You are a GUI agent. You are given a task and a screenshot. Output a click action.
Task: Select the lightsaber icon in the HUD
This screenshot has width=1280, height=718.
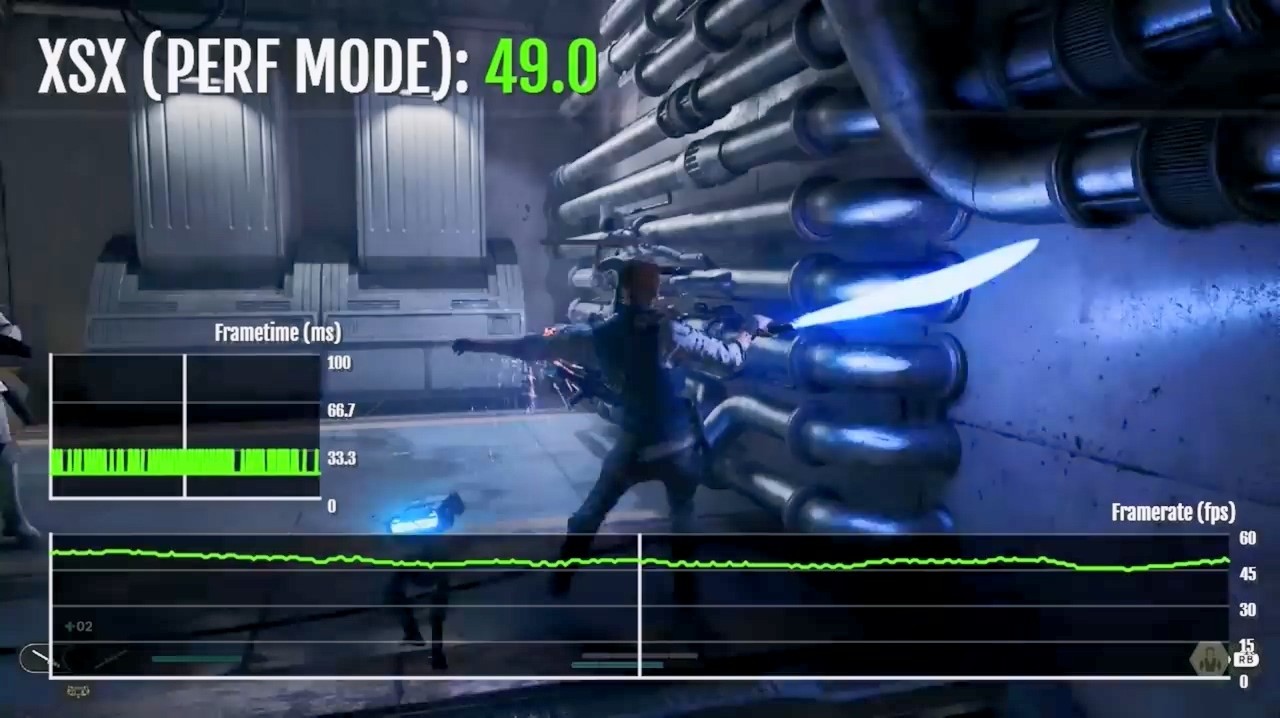(x=42, y=659)
